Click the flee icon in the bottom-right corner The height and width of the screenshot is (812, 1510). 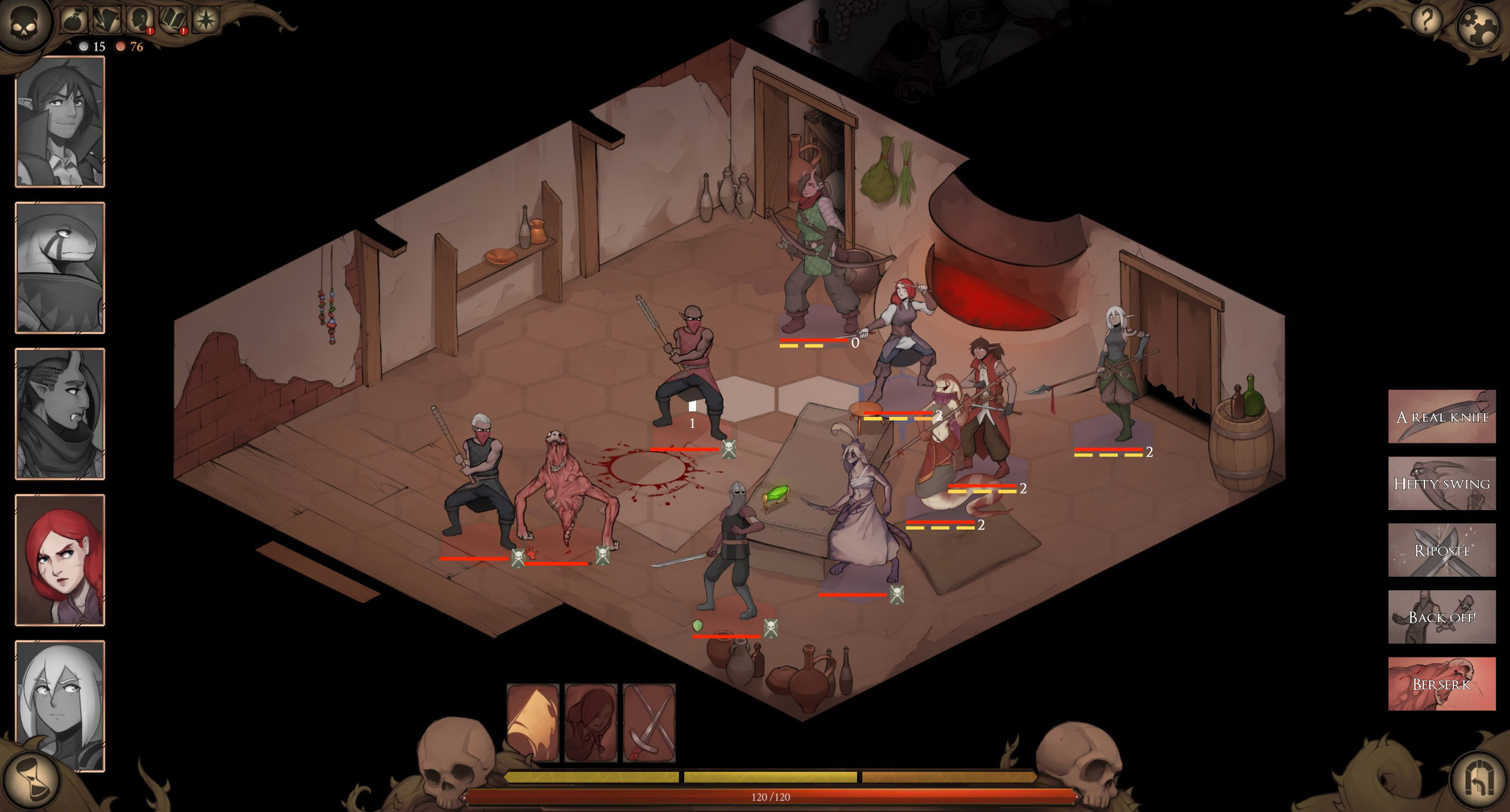coord(1478,778)
